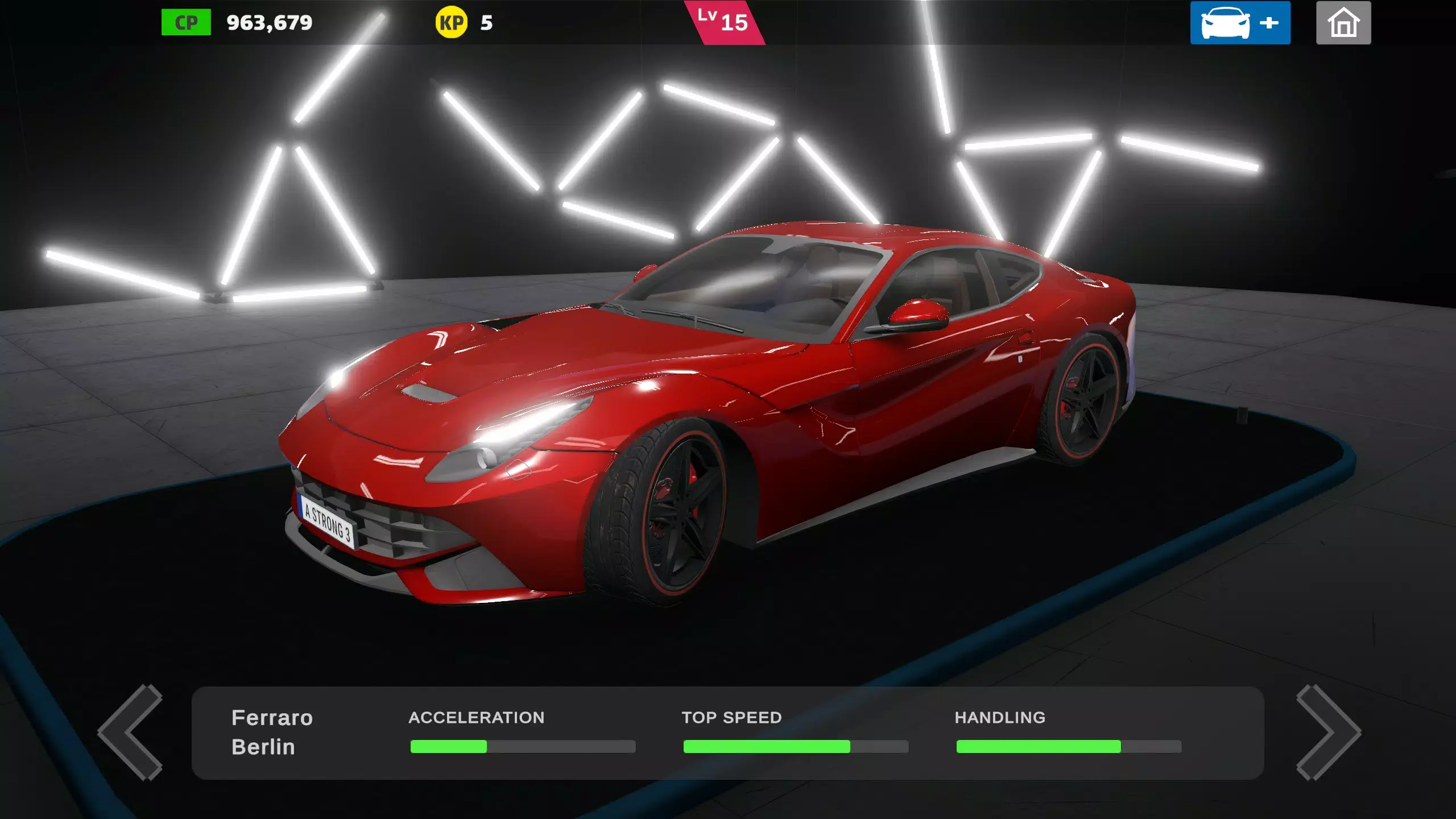Click the home icon to return to garage
This screenshot has width=1456, height=819.
[x=1343, y=23]
